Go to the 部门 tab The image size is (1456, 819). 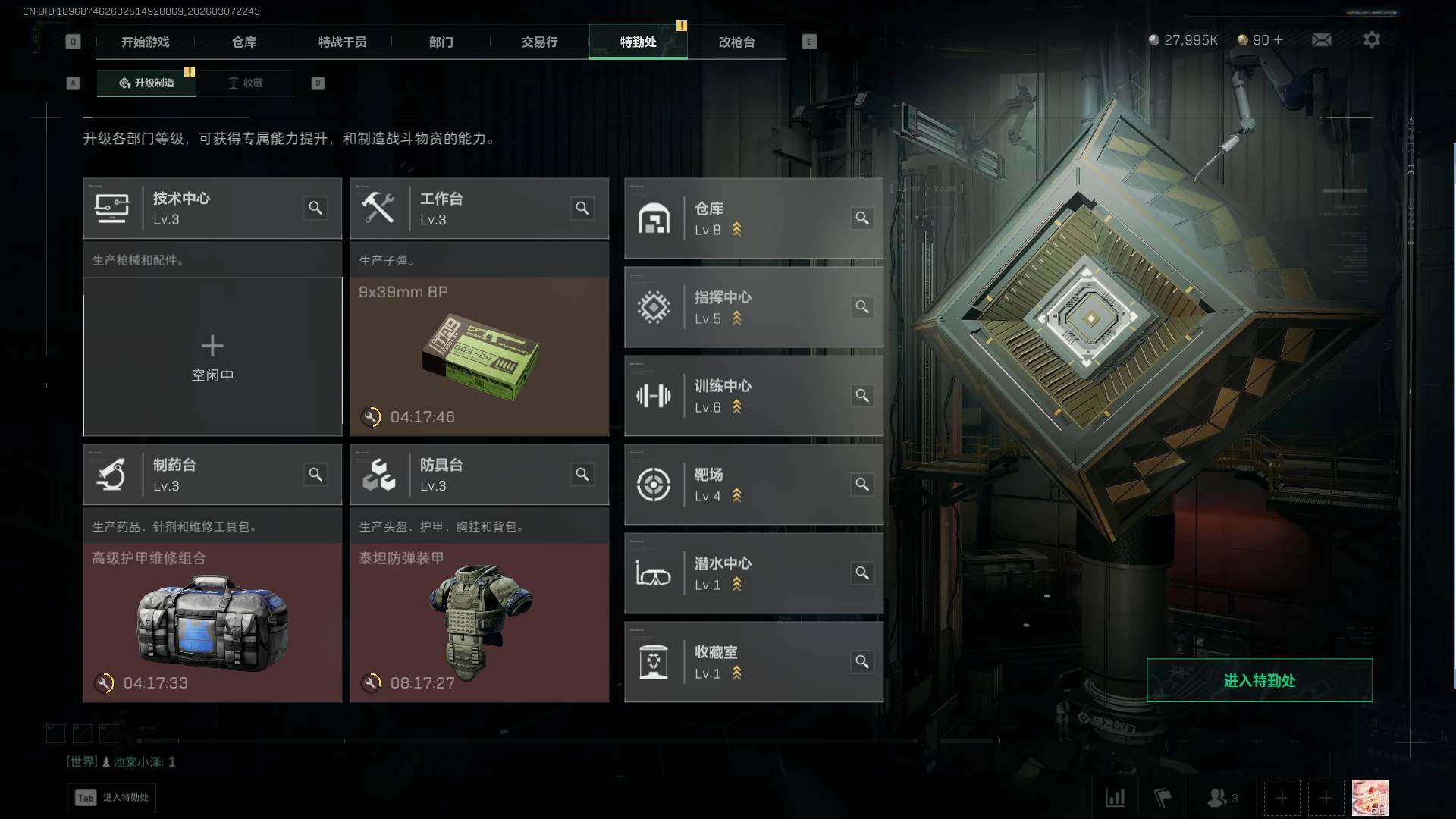(441, 42)
